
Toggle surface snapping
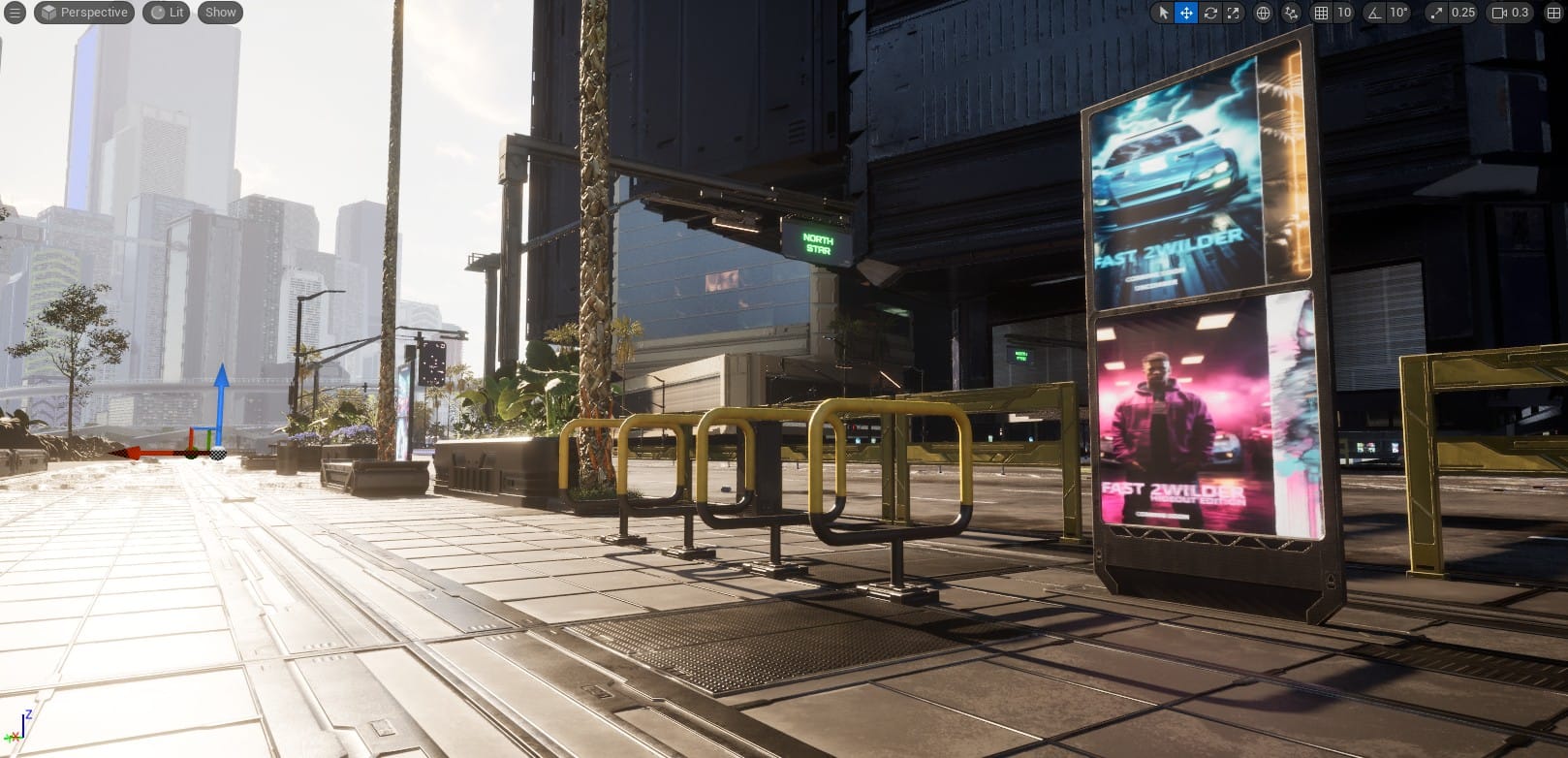1291,13
